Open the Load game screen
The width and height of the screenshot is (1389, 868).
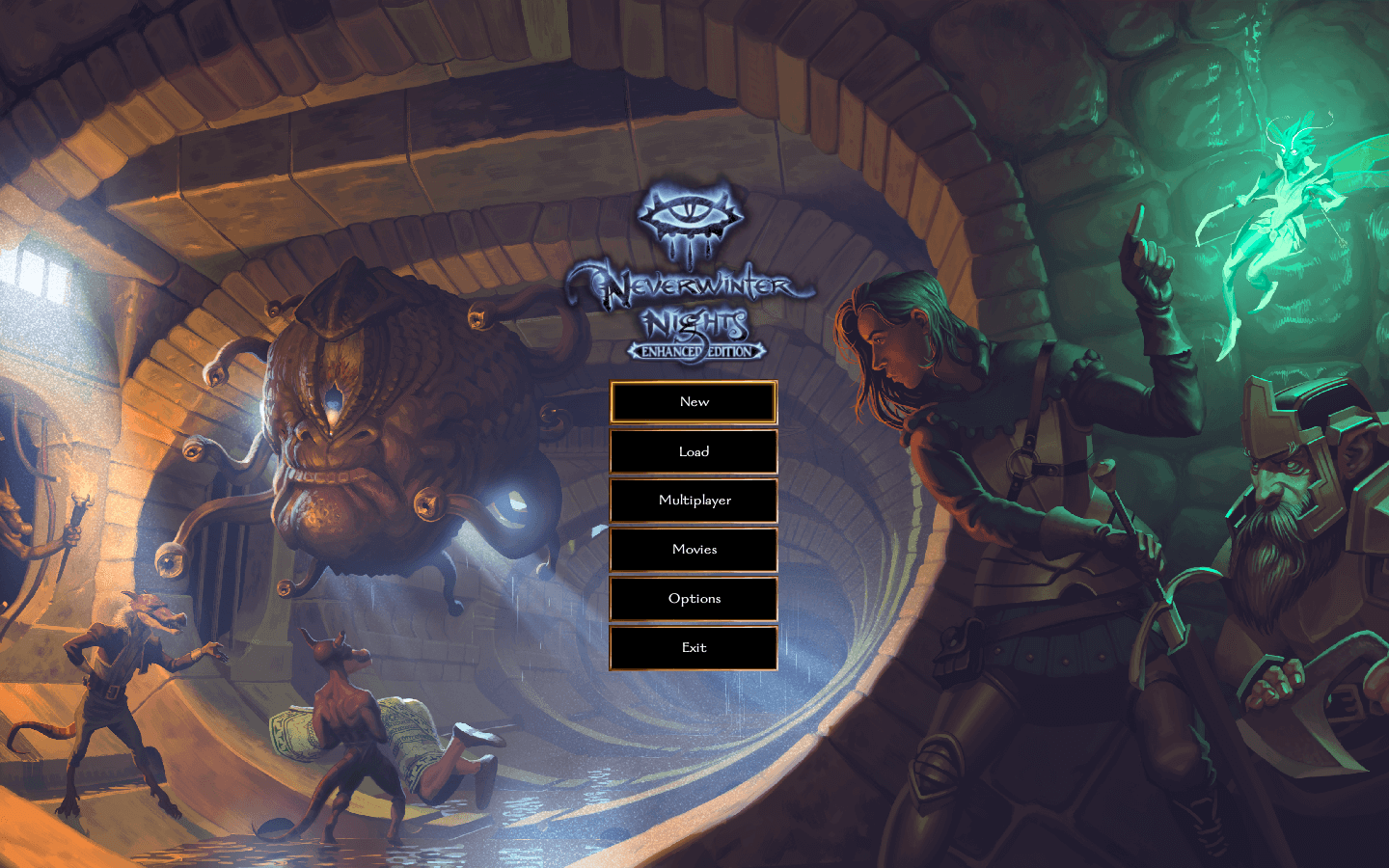(x=694, y=451)
